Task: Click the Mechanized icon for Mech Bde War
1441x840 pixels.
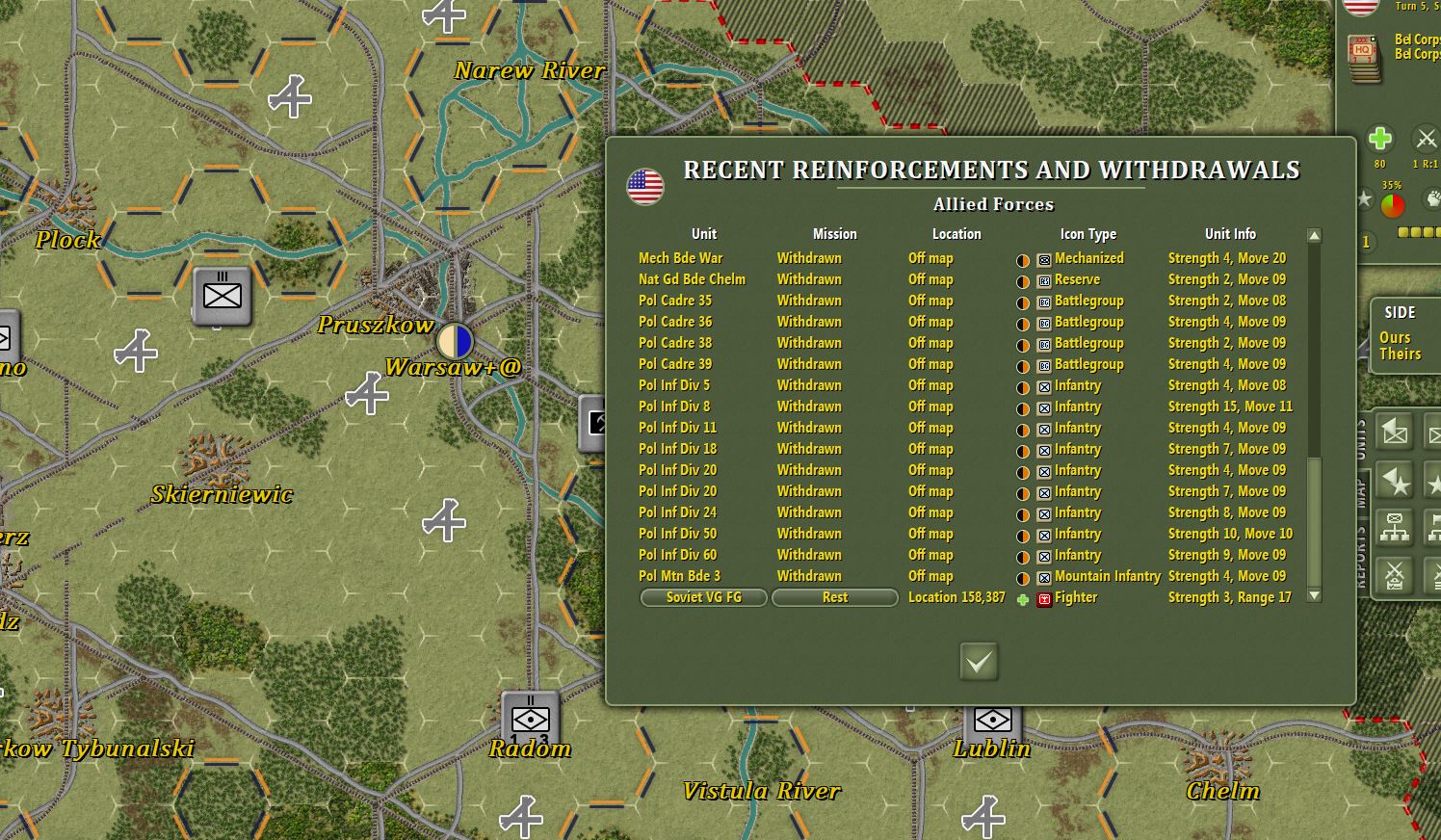Action: coord(1044,258)
